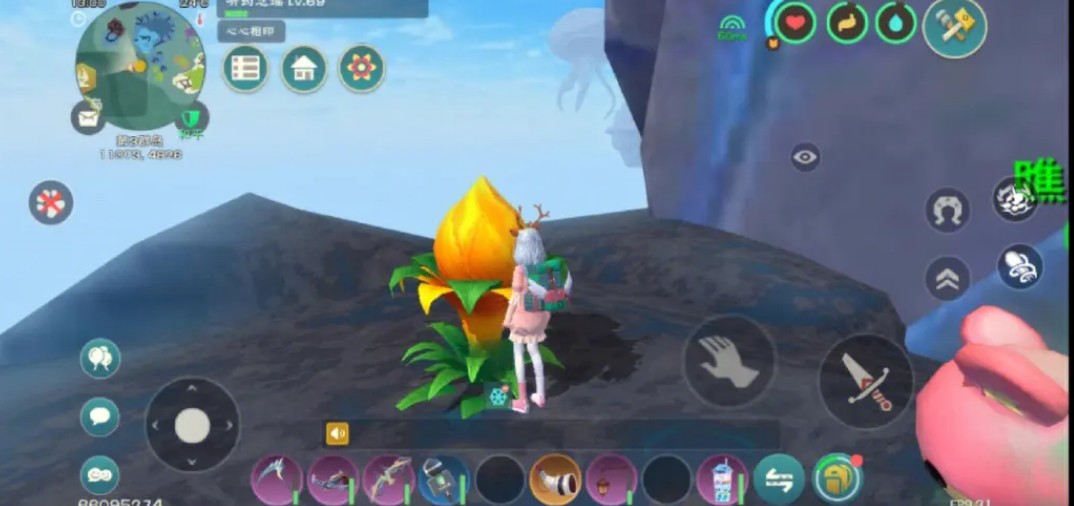Select the bow hotbar slot
The width and height of the screenshot is (1074, 506).
click(388, 480)
